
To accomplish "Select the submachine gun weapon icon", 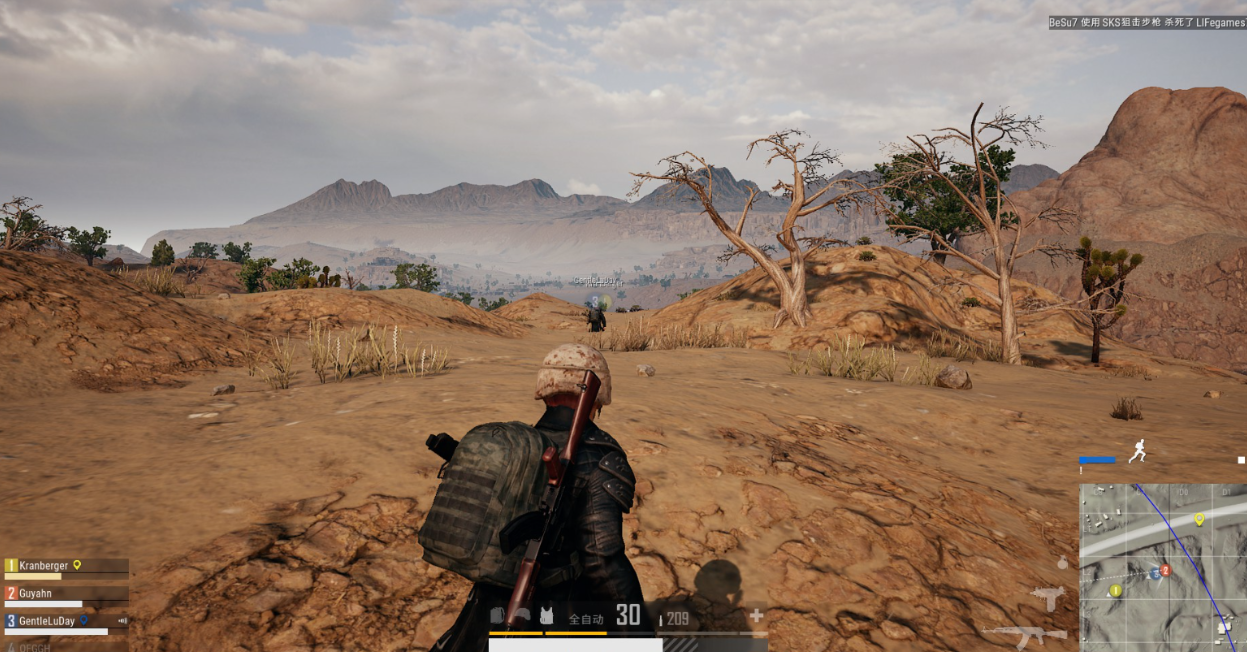I will point(1048,598).
